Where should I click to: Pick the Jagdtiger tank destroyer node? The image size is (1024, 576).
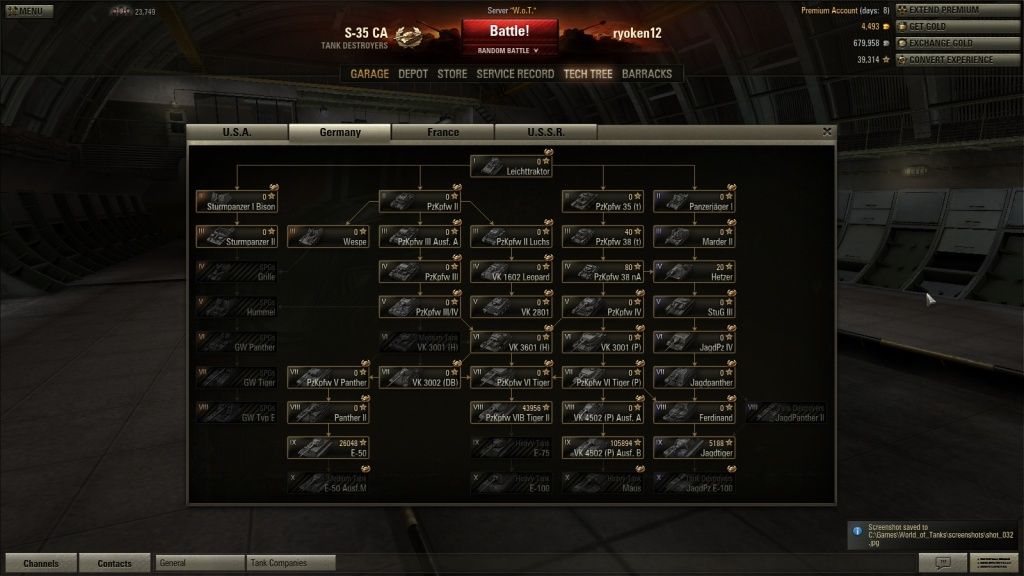pos(695,447)
